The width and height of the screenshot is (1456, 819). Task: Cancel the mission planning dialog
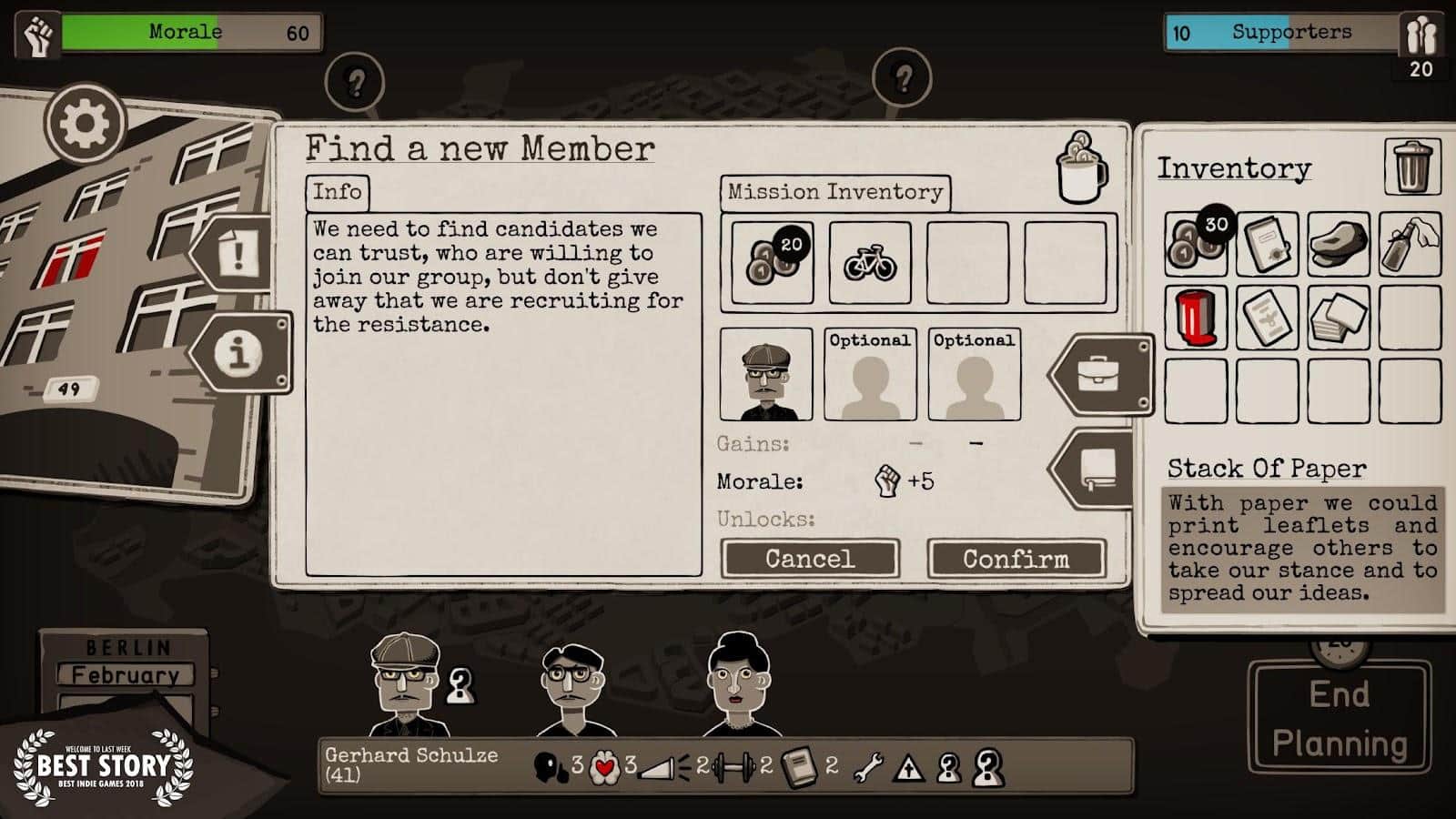pos(809,558)
